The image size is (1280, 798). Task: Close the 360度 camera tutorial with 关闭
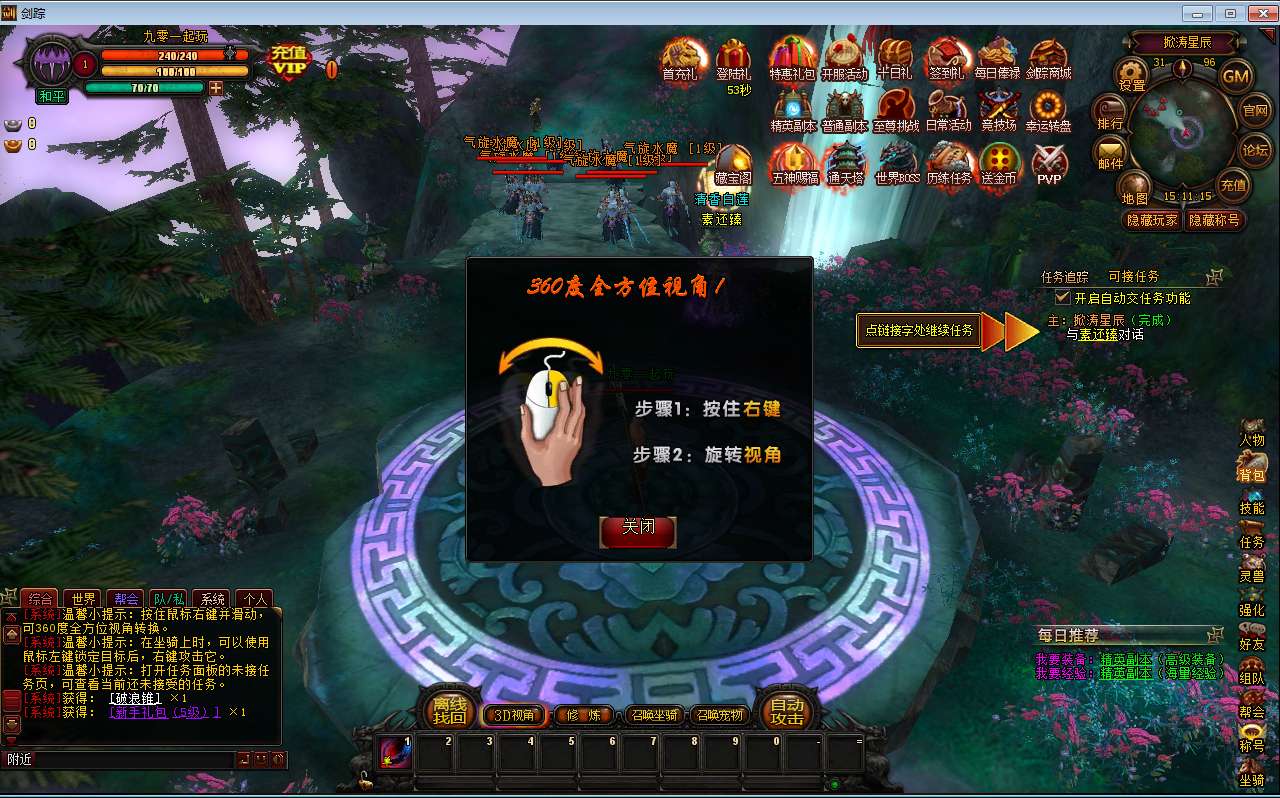pyautogui.click(x=637, y=533)
